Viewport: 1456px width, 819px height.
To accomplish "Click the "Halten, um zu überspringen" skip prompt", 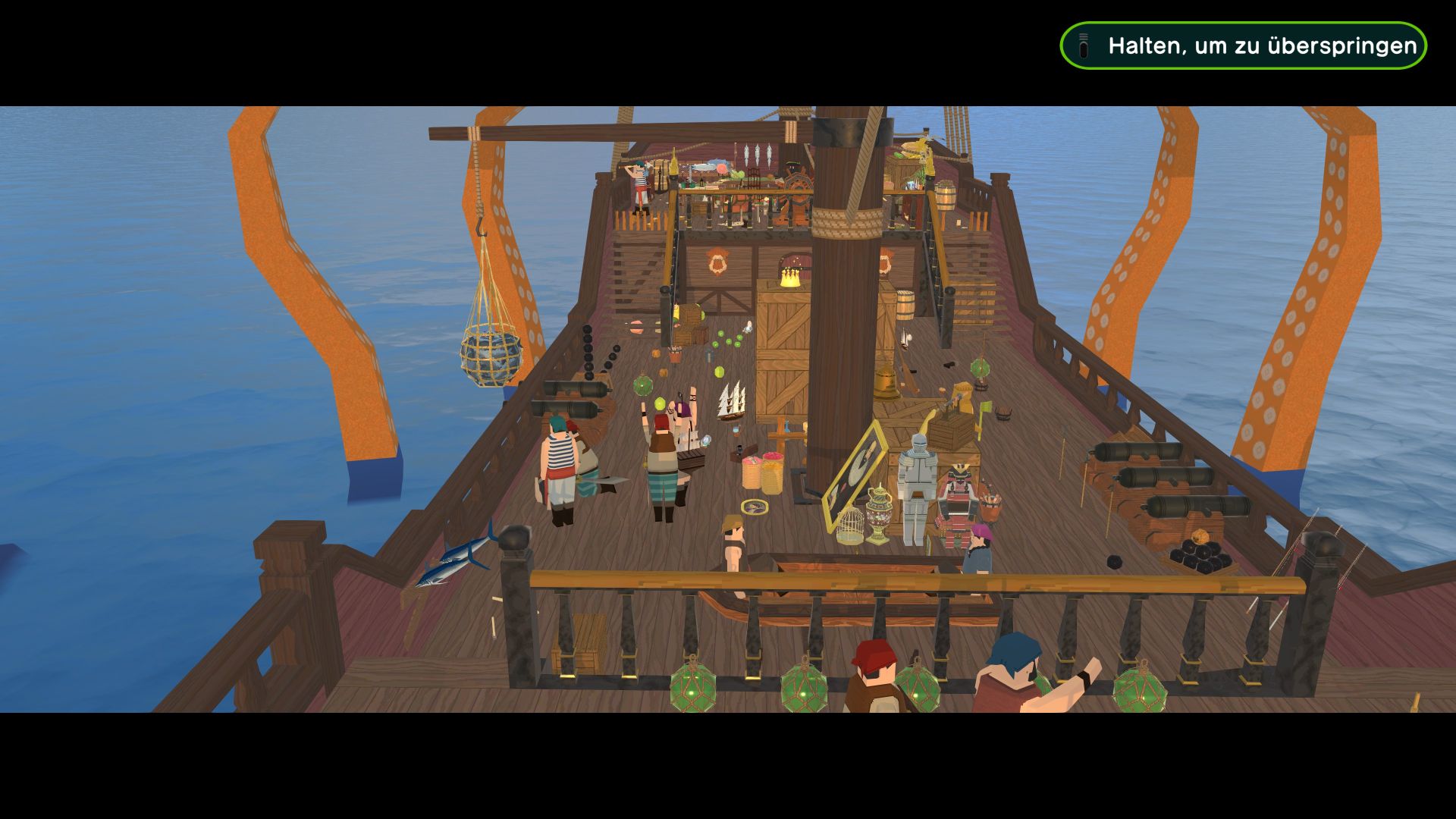I will click(1243, 45).
